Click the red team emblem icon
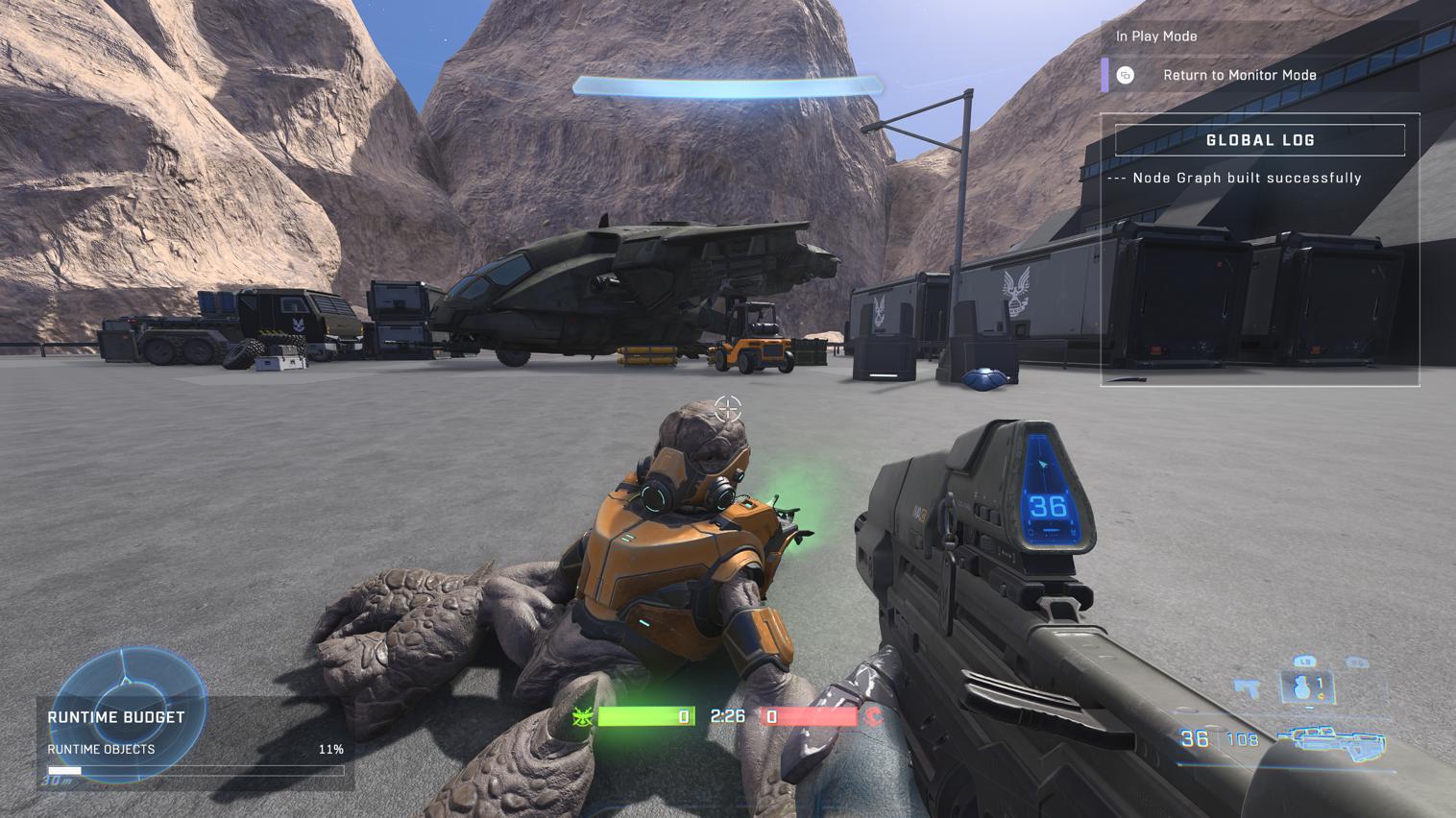This screenshot has width=1456, height=818. point(874,716)
